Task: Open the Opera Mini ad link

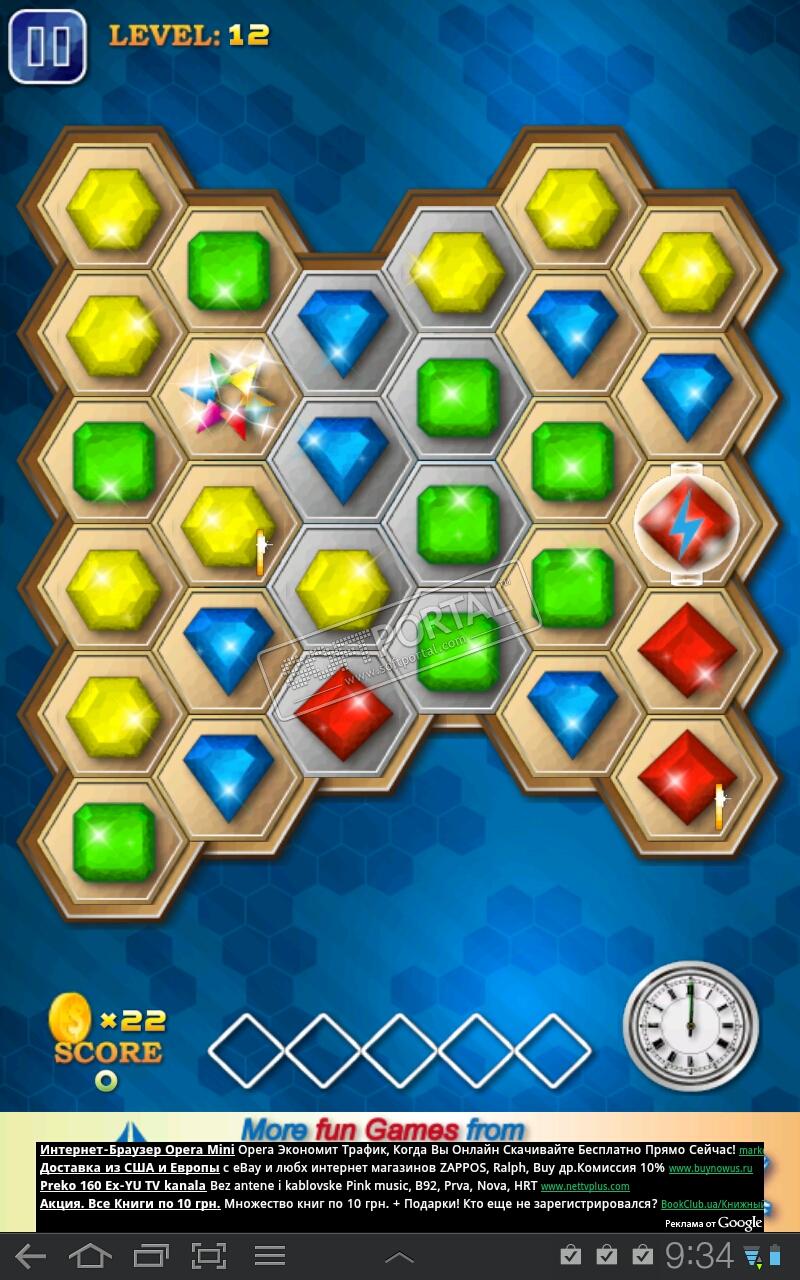Action: pyautogui.click(x=137, y=1150)
